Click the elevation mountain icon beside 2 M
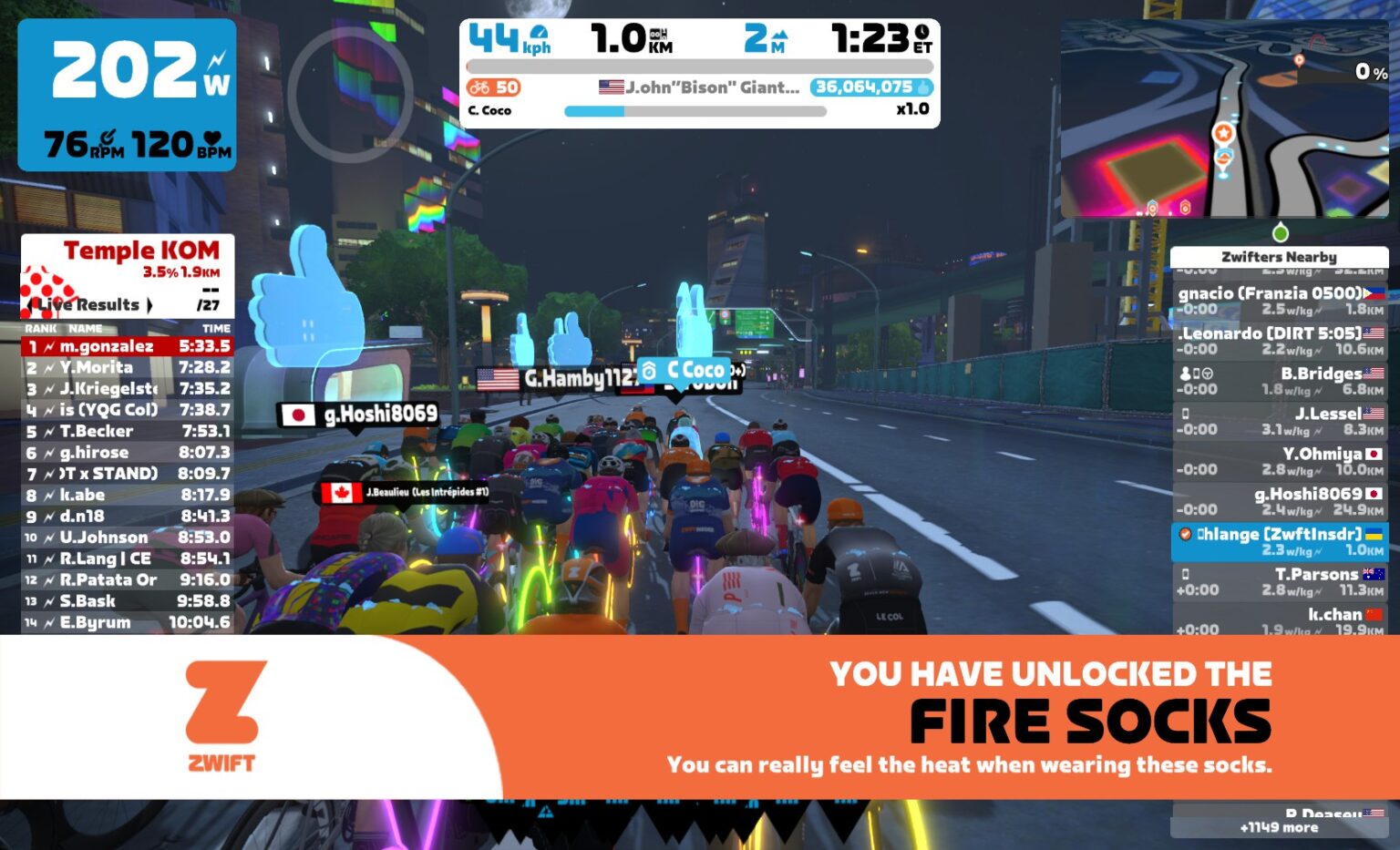 click(780, 36)
